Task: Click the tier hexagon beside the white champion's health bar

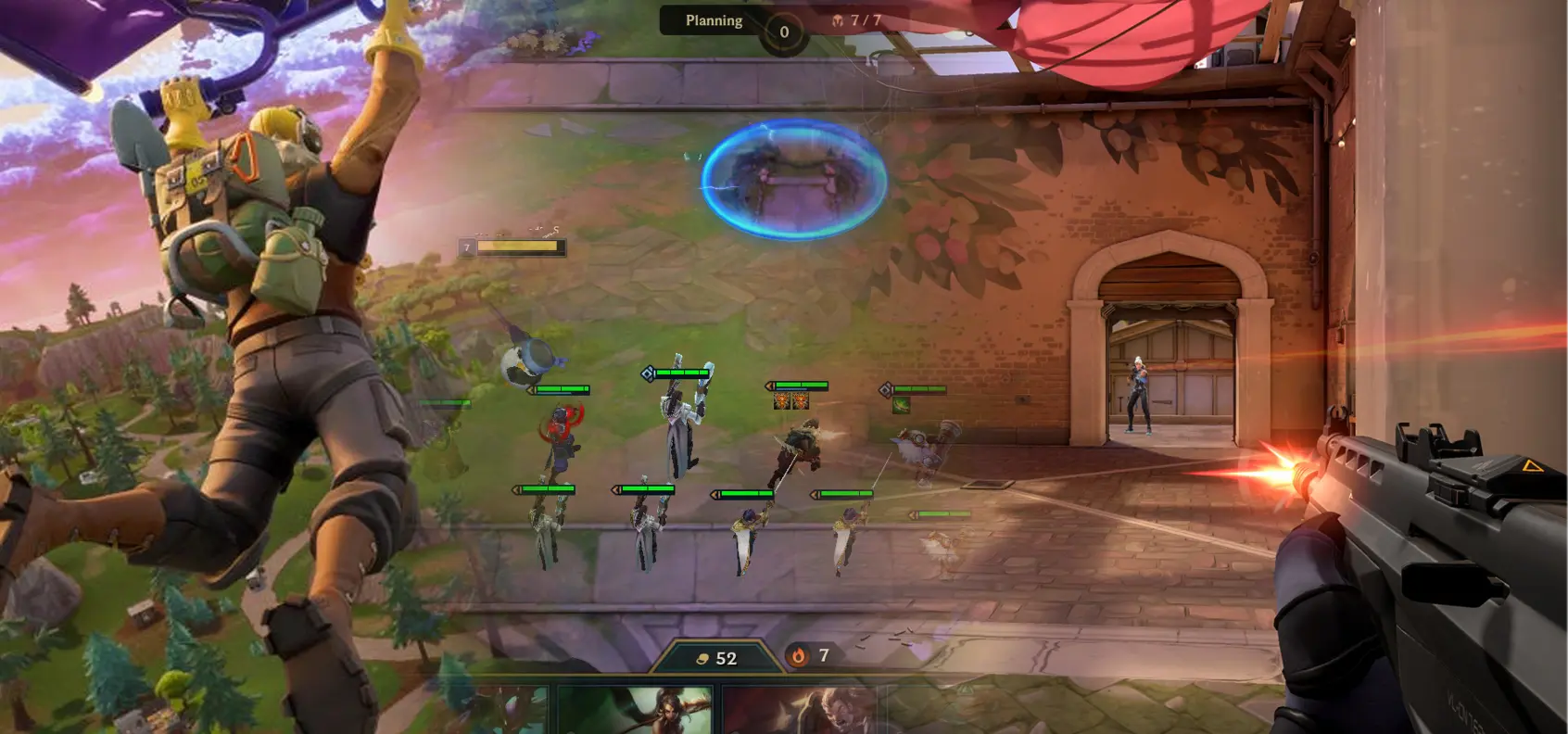Action: (648, 373)
